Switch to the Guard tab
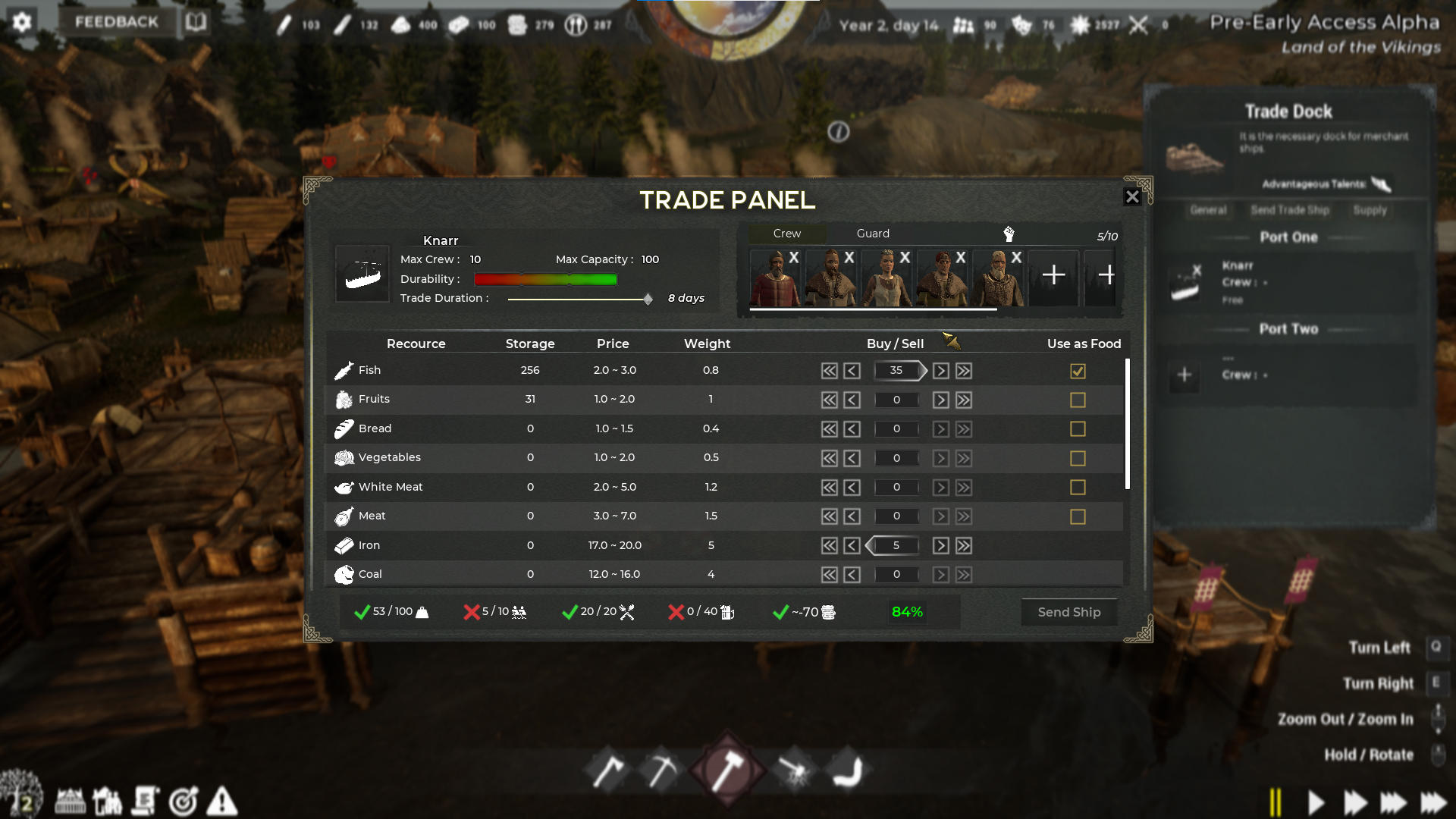1456x819 pixels. coord(873,234)
